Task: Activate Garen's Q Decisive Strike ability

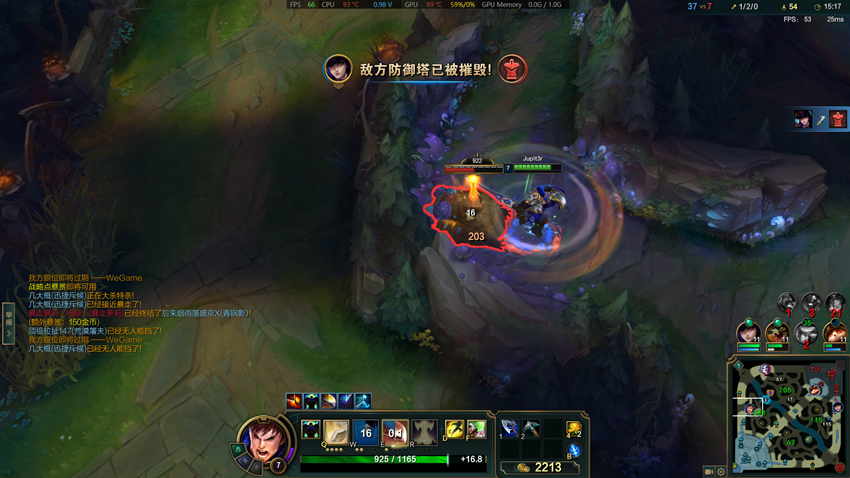Action: click(x=338, y=432)
